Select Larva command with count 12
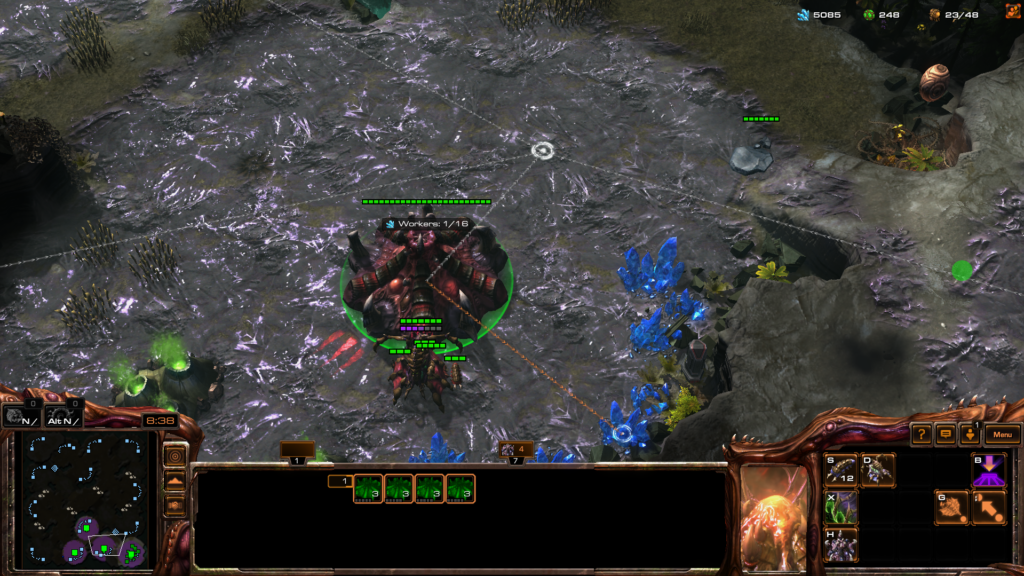 point(841,470)
